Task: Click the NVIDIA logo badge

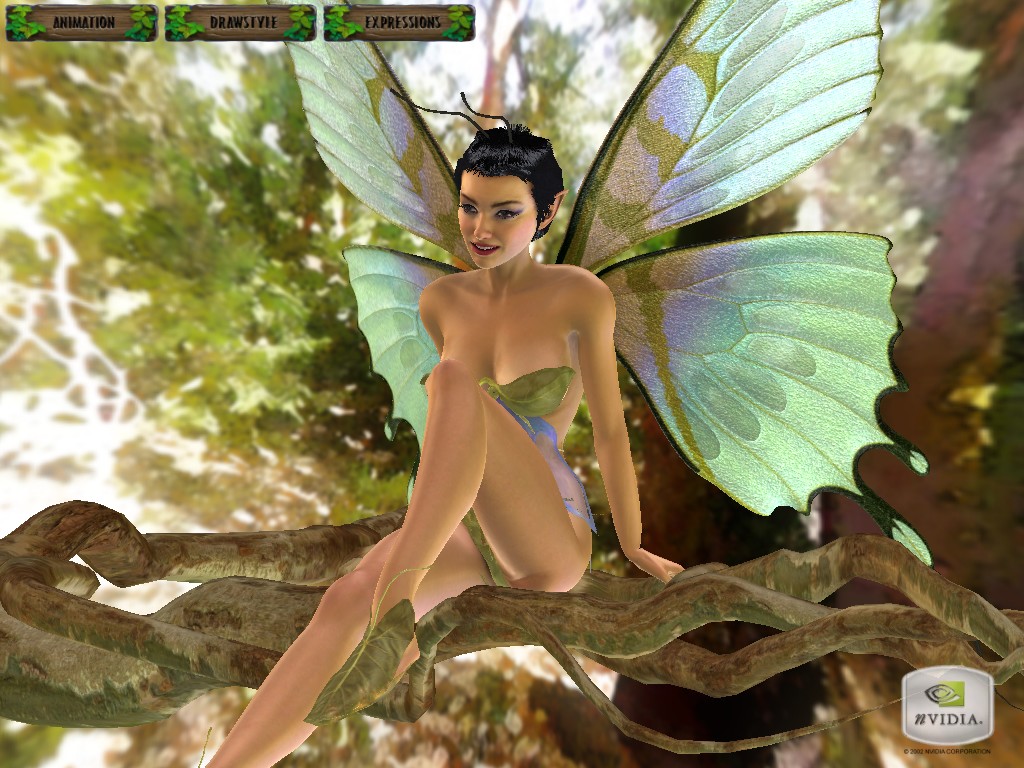Action: click(x=947, y=705)
